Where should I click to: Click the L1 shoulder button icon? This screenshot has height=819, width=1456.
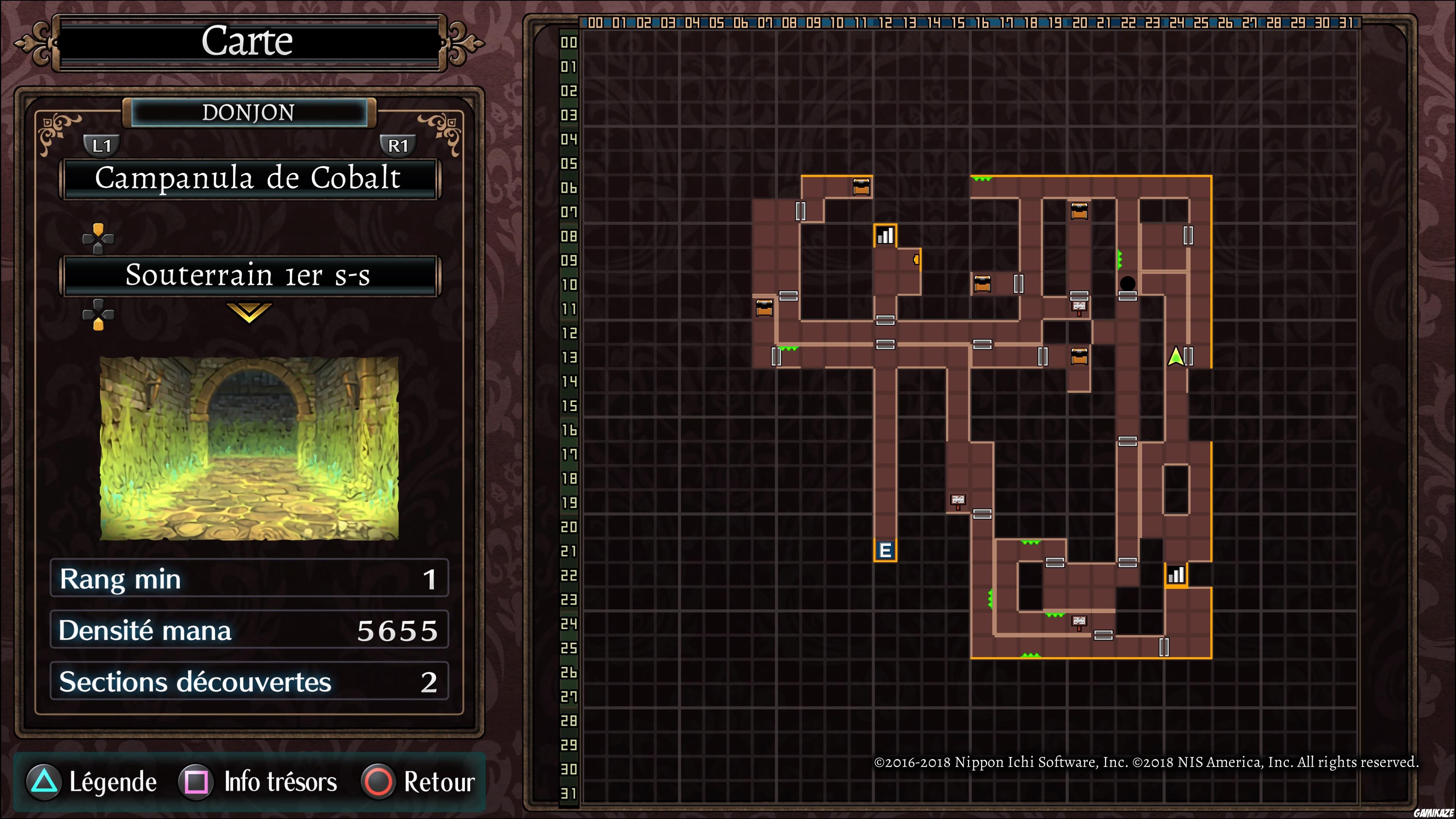[x=102, y=145]
